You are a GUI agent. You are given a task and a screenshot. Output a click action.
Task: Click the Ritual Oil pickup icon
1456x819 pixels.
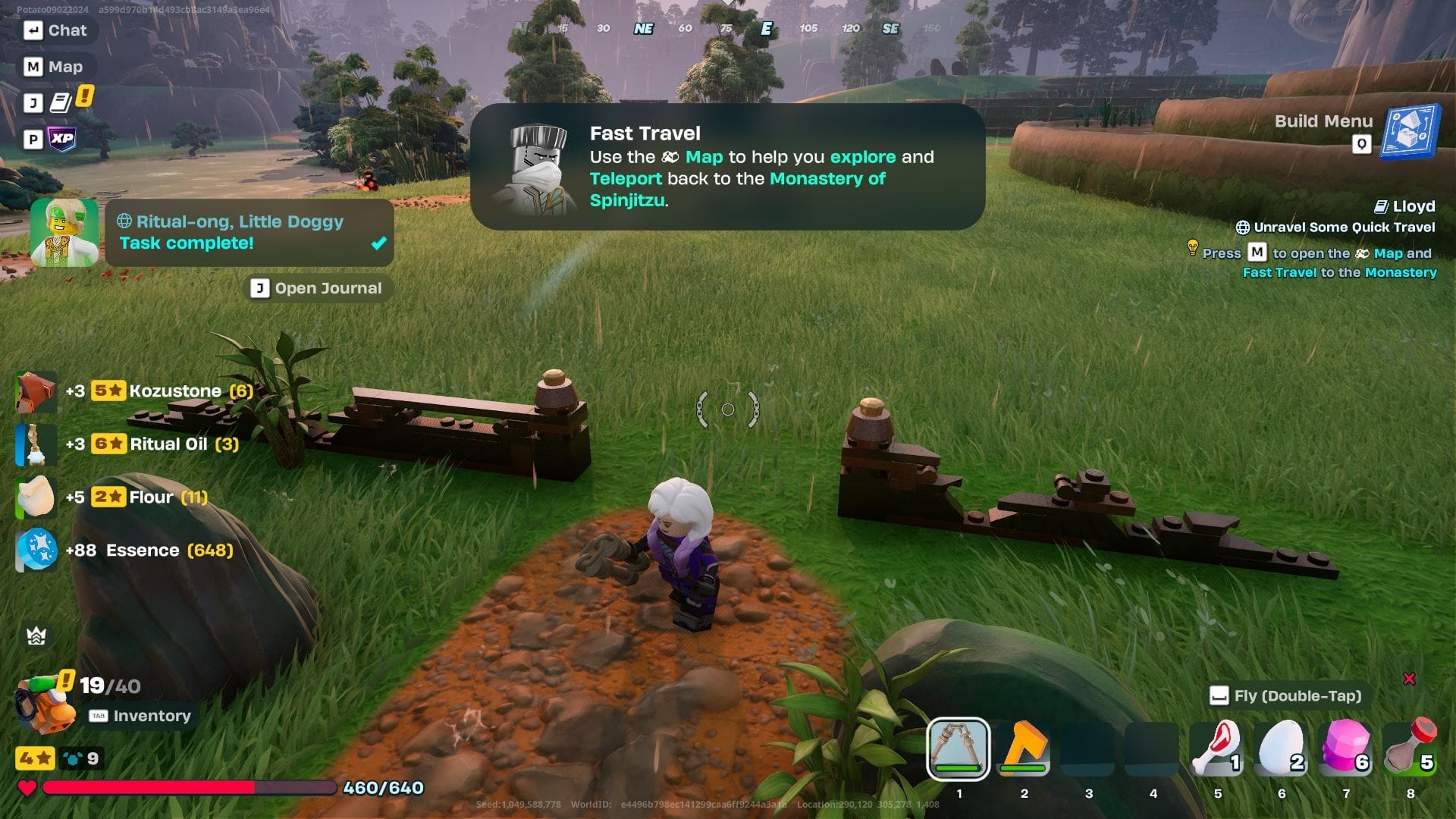click(x=35, y=444)
